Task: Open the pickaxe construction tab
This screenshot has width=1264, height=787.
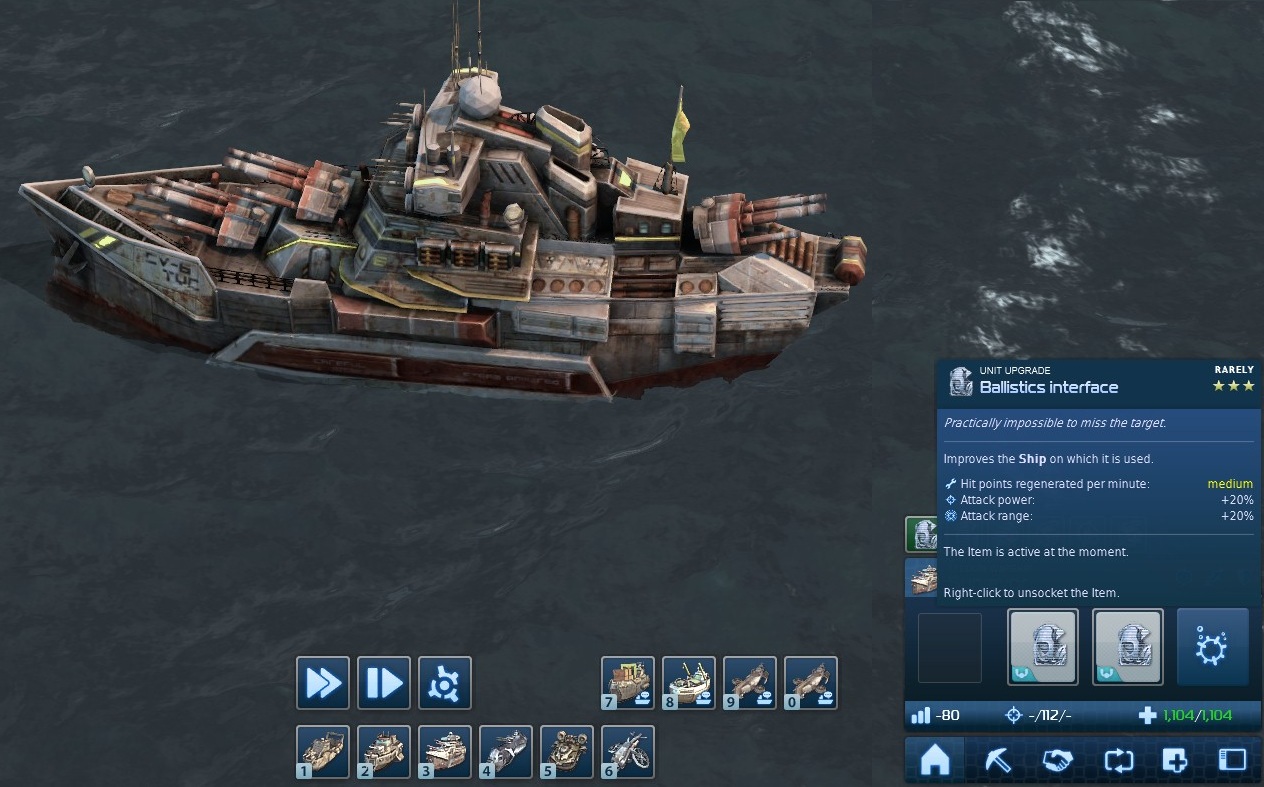Action: [x=996, y=761]
